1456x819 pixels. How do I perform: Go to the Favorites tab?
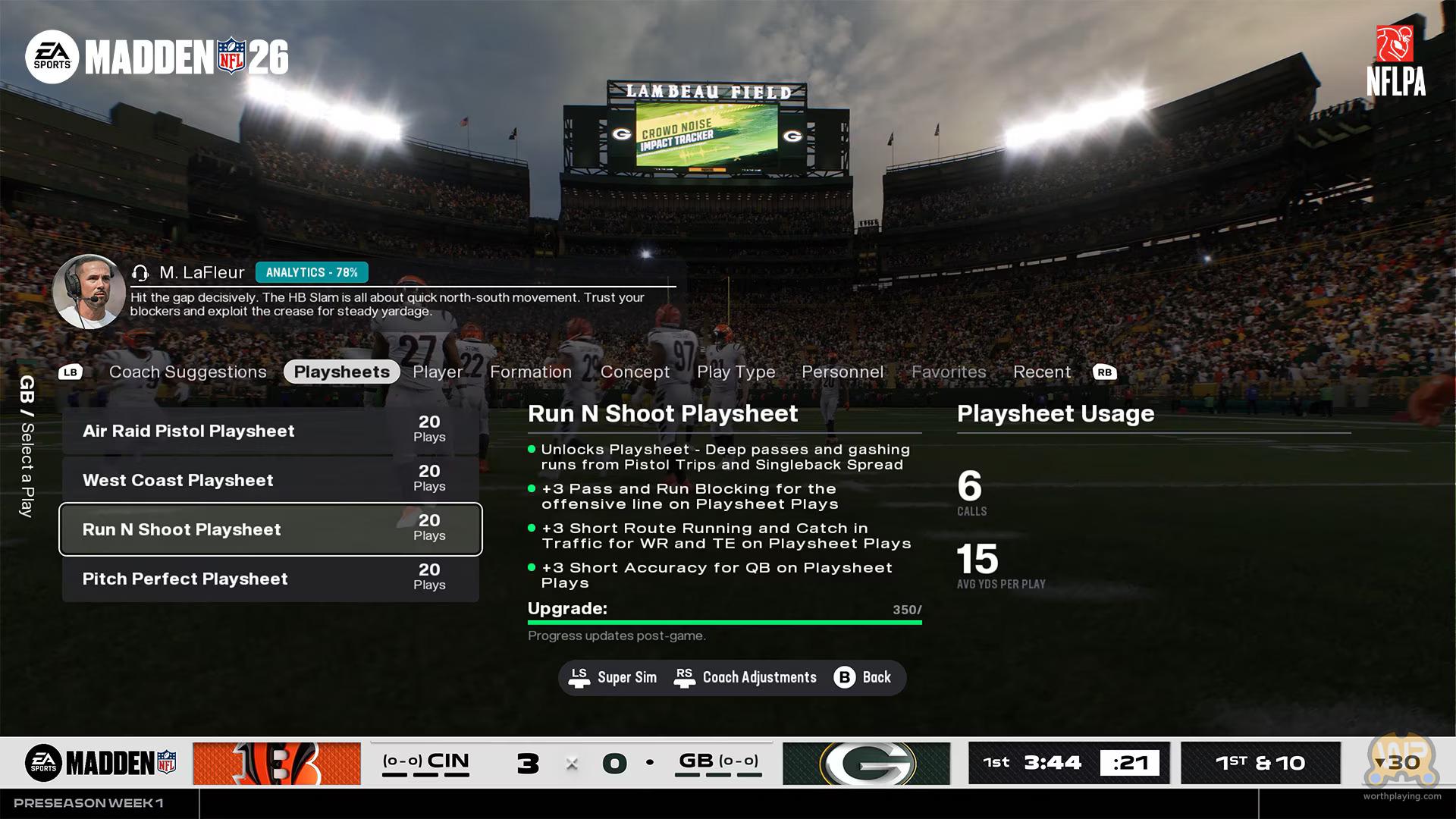click(x=948, y=372)
